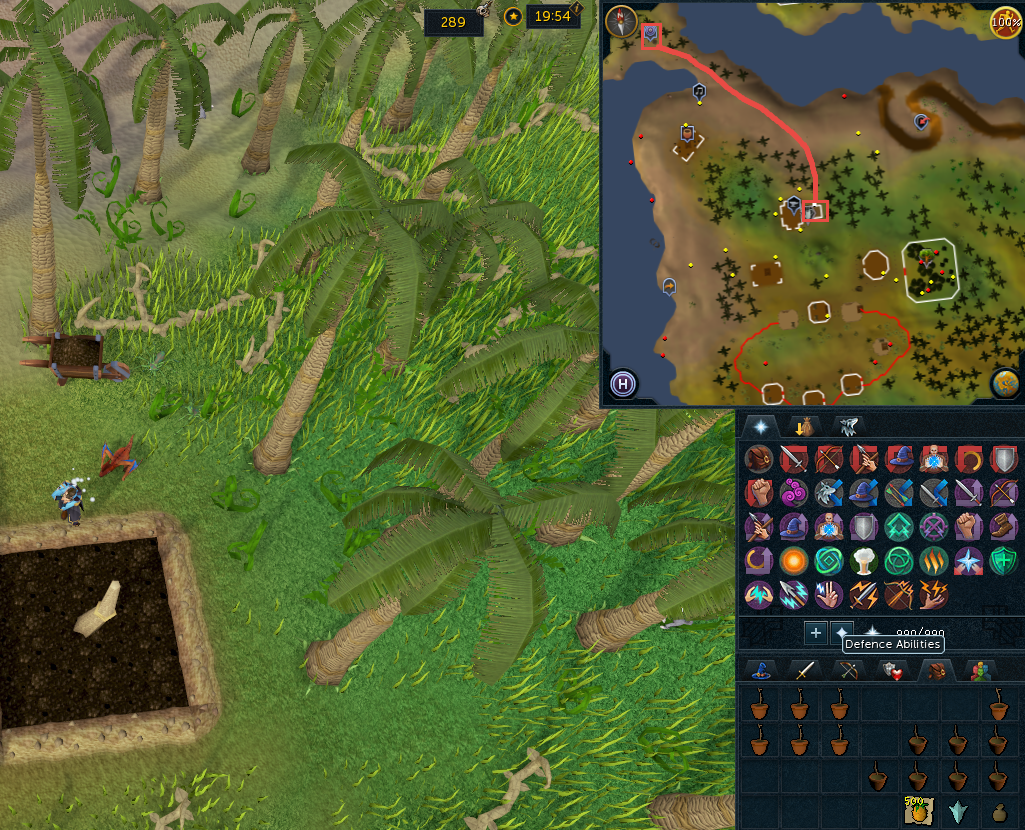Toggle run mode with the 100% energy orb
The height and width of the screenshot is (830, 1025).
[1005, 22]
